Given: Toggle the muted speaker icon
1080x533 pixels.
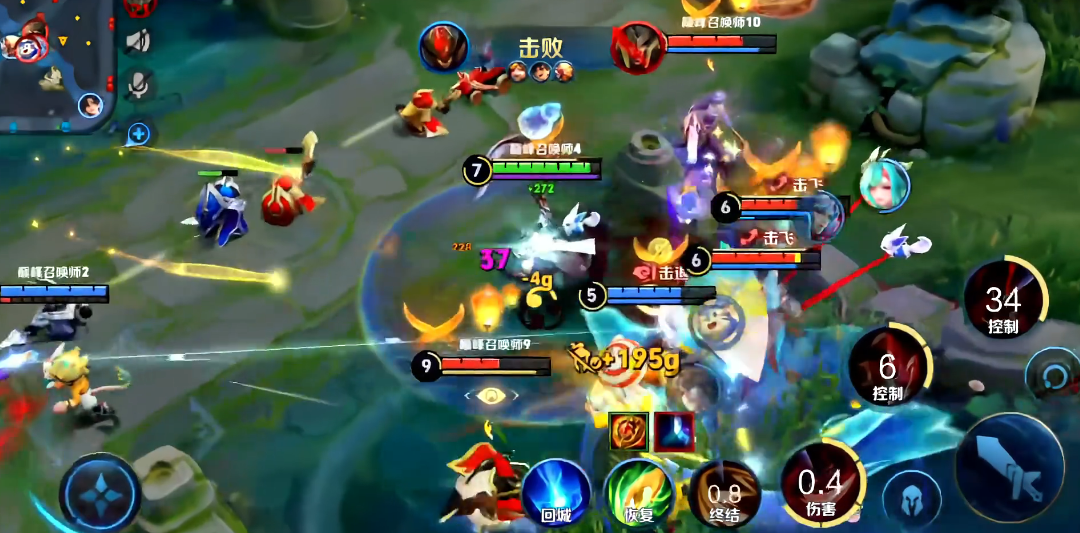Looking at the screenshot, I should click(x=139, y=40).
